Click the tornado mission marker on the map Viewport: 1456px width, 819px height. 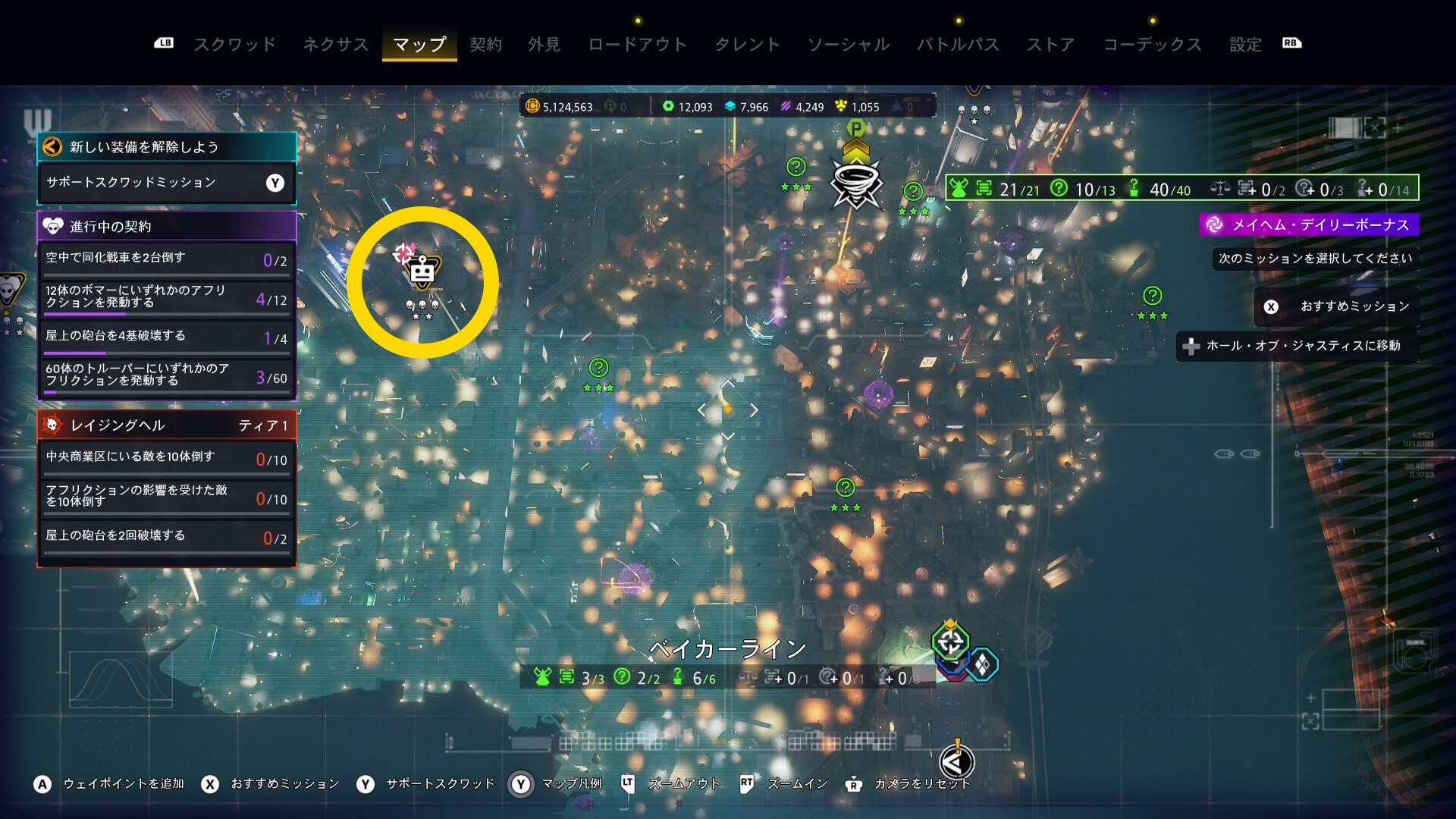856,183
